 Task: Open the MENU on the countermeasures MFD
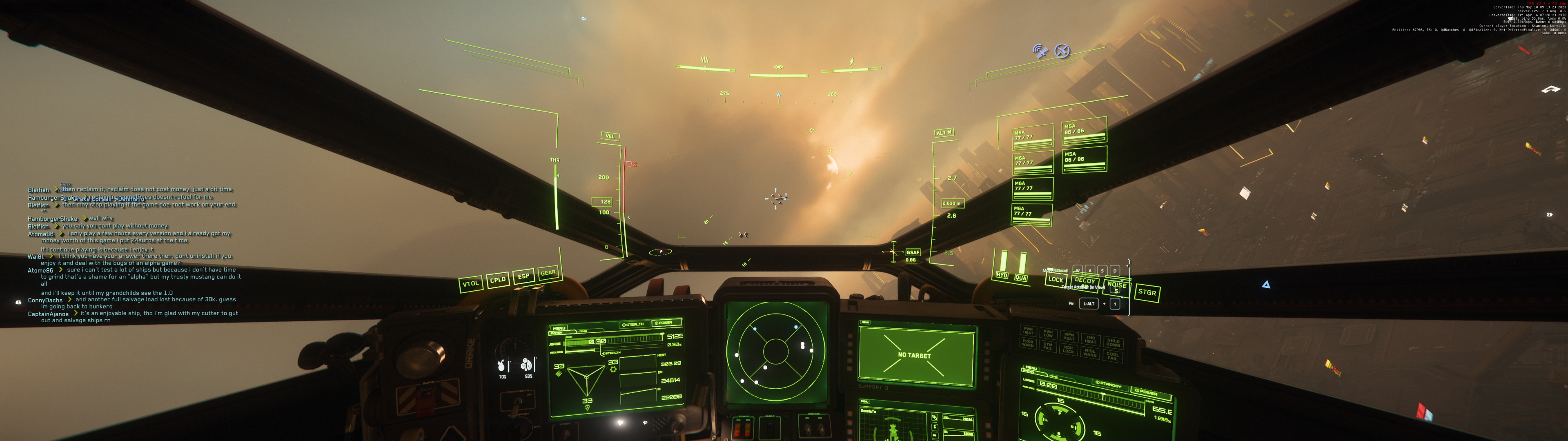pos(865,402)
